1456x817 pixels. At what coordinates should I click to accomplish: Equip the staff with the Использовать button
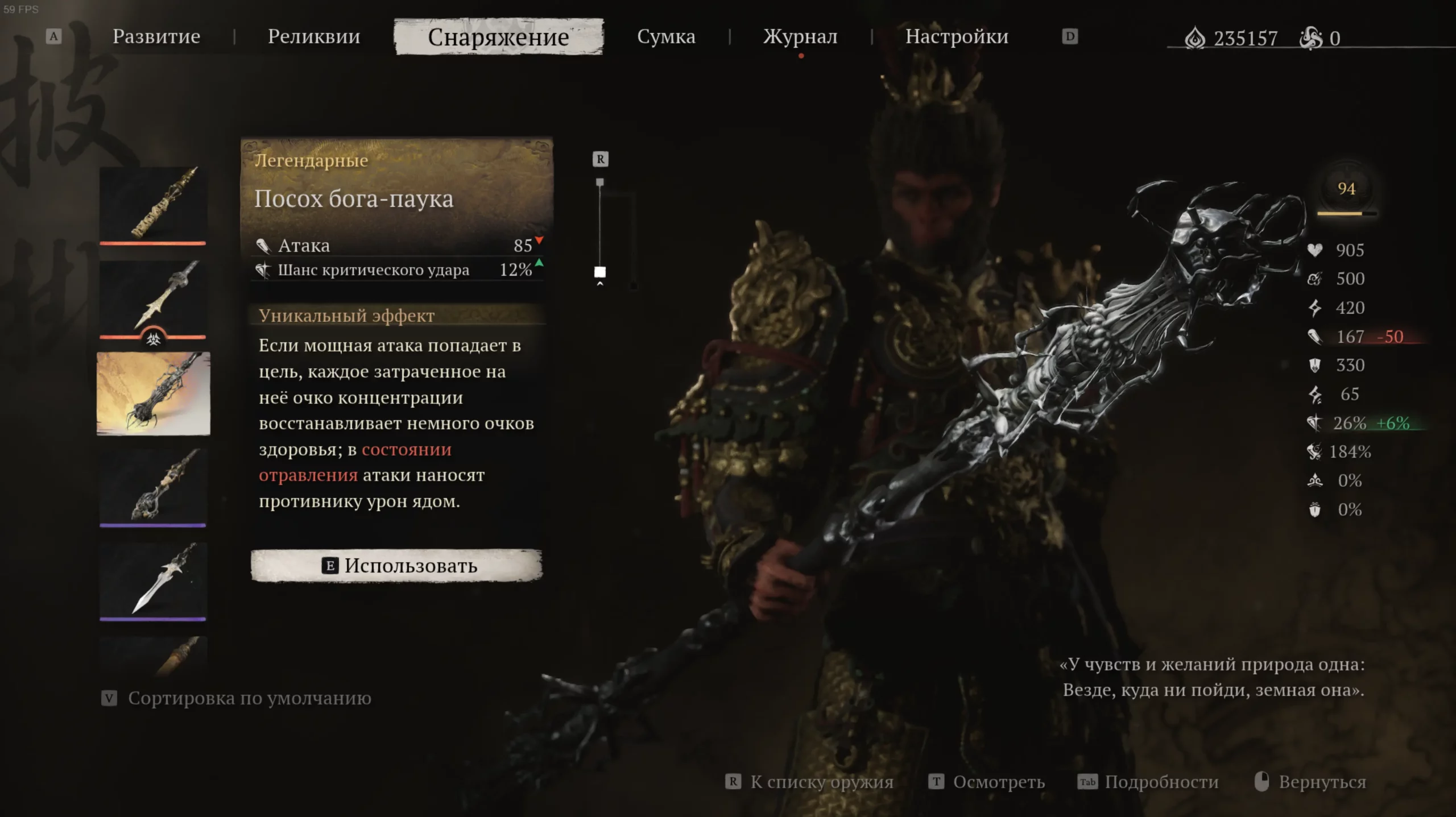[x=396, y=566]
